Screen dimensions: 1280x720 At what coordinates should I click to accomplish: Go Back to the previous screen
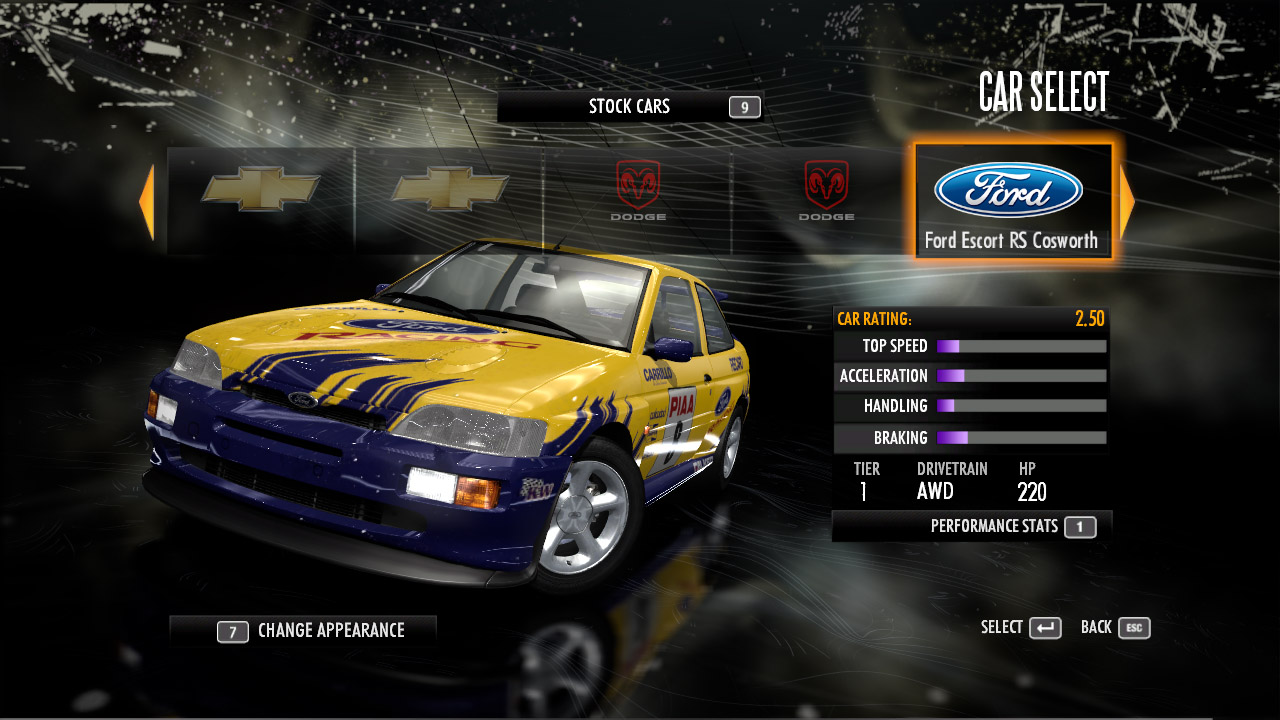[1115, 628]
